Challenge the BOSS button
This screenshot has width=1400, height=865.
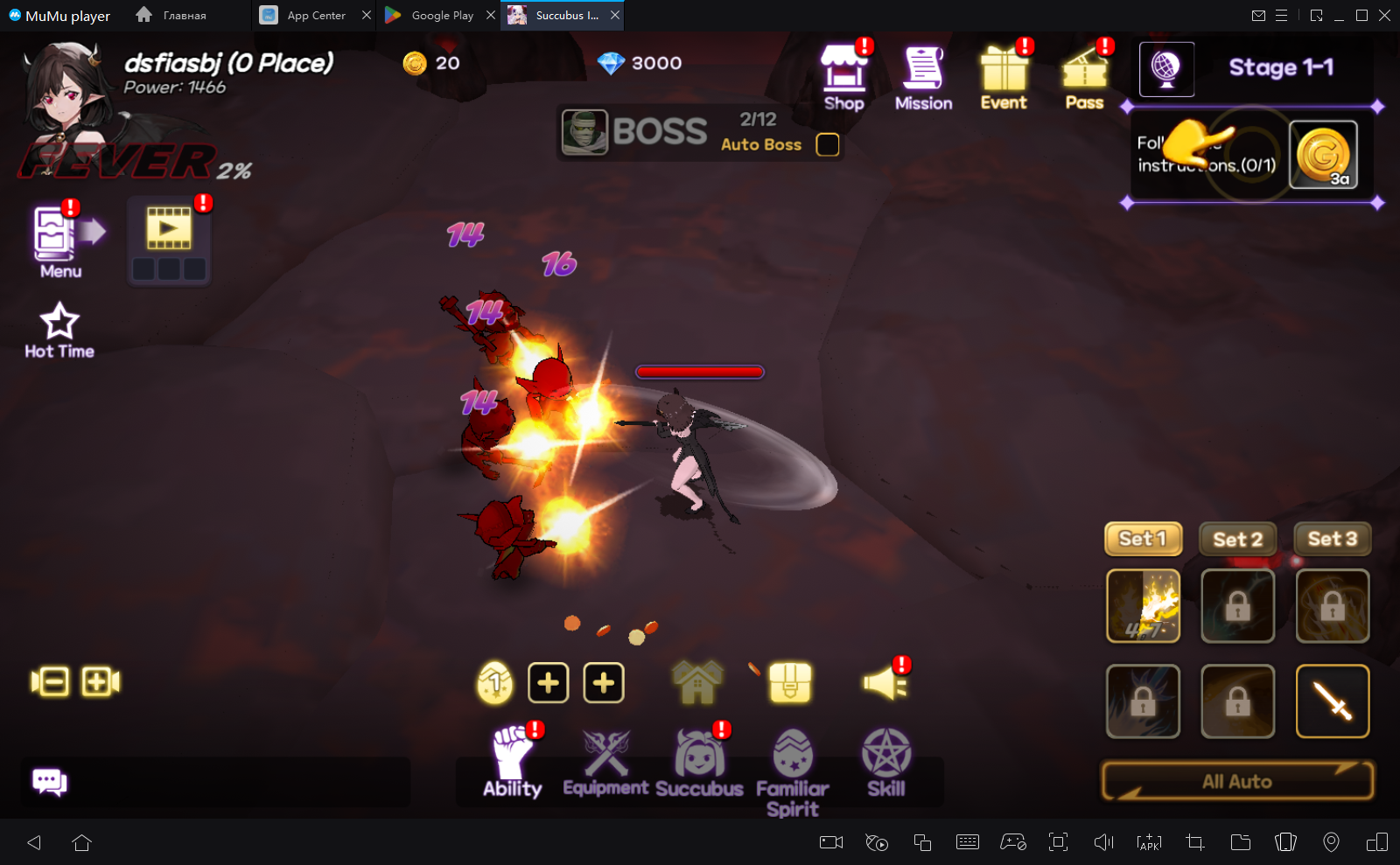636,132
